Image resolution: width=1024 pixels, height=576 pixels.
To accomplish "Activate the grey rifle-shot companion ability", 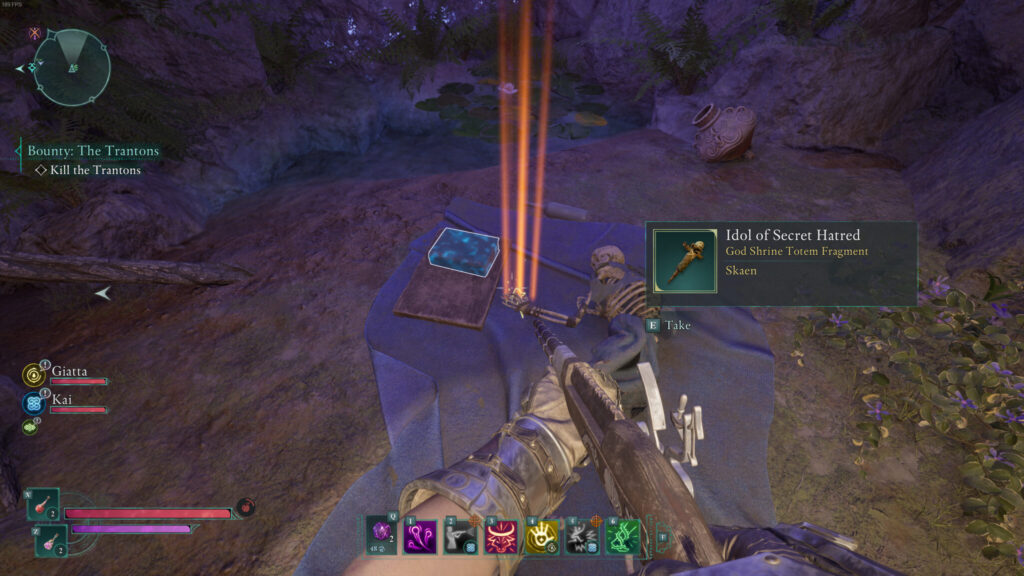I will point(461,537).
